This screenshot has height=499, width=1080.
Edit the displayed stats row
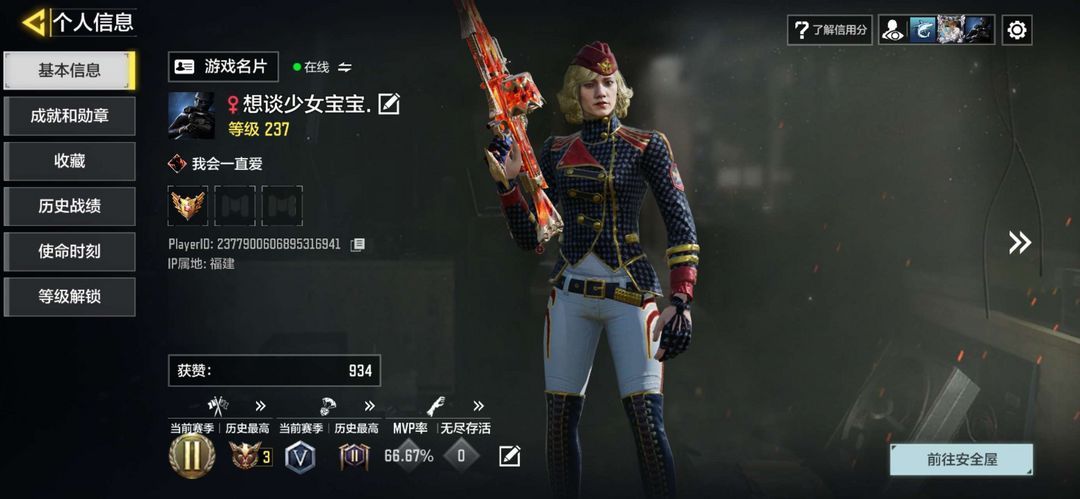click(510, 456)
